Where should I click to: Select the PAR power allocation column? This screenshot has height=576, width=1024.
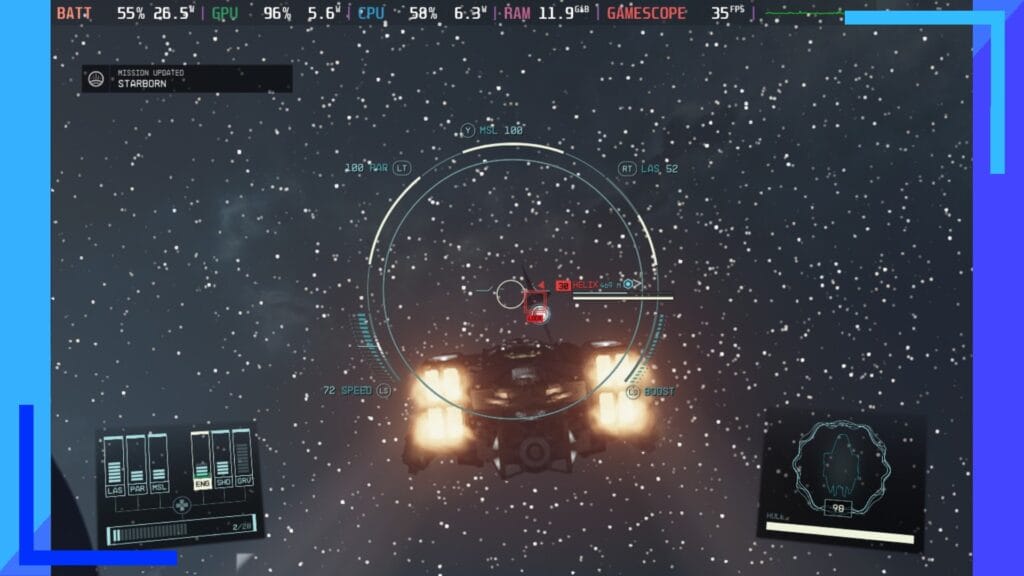pos(136,465)
